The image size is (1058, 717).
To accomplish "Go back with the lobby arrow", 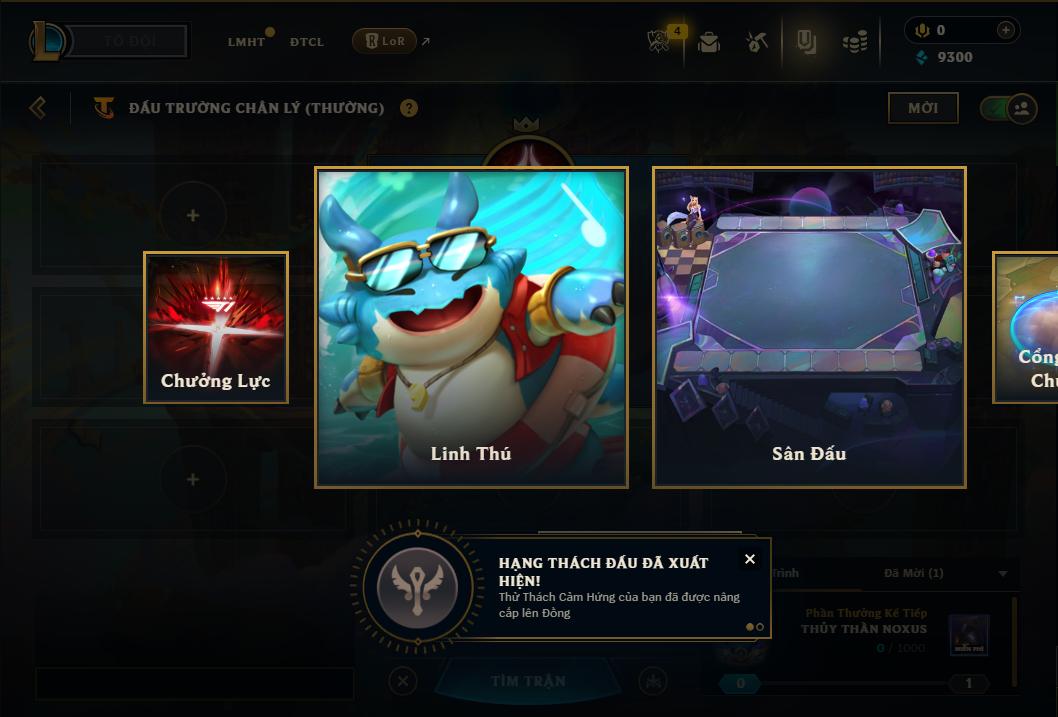I will click(x=38, y=107).
